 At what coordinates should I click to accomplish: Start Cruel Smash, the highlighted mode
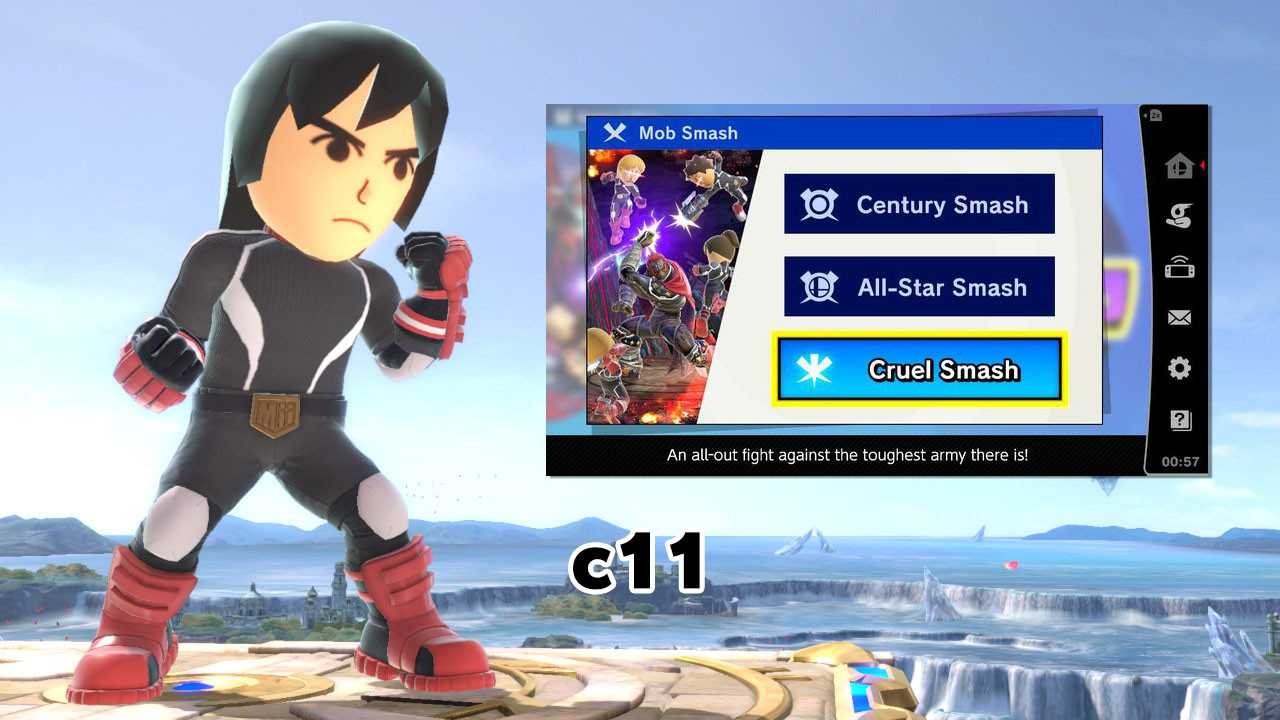[x=918, y=369]
